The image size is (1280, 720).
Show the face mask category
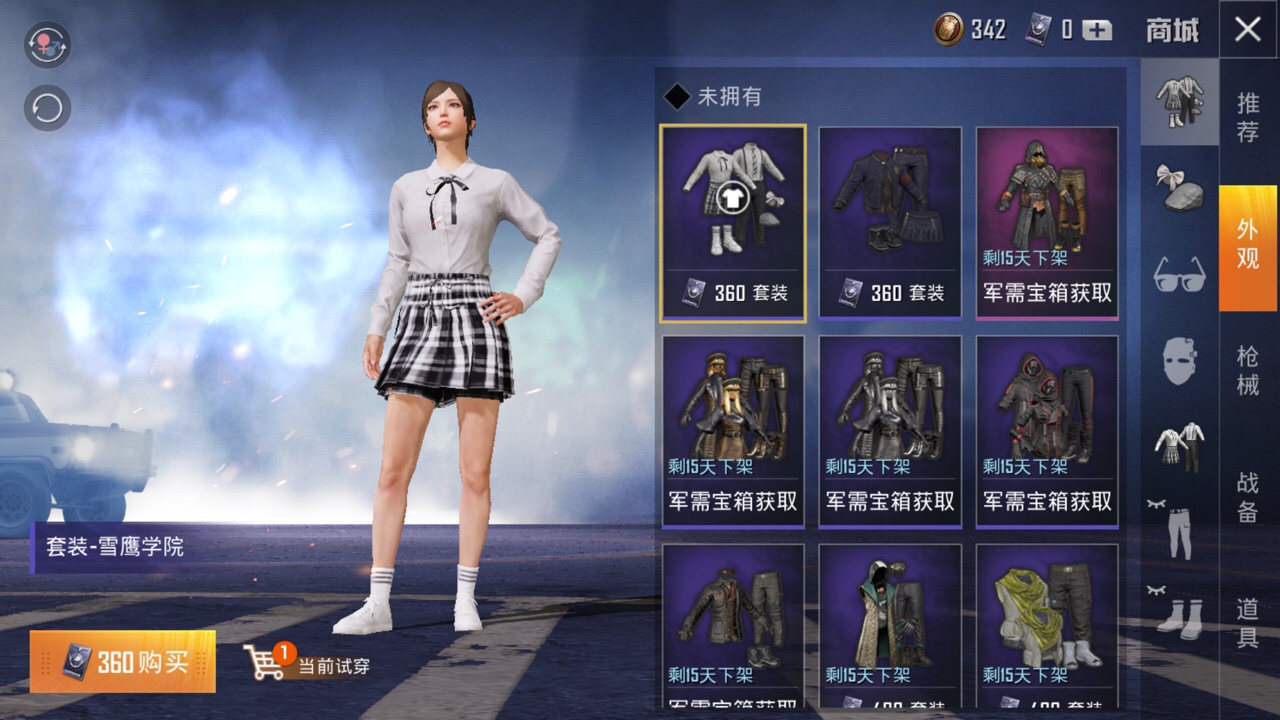[x=1180, y=360]
